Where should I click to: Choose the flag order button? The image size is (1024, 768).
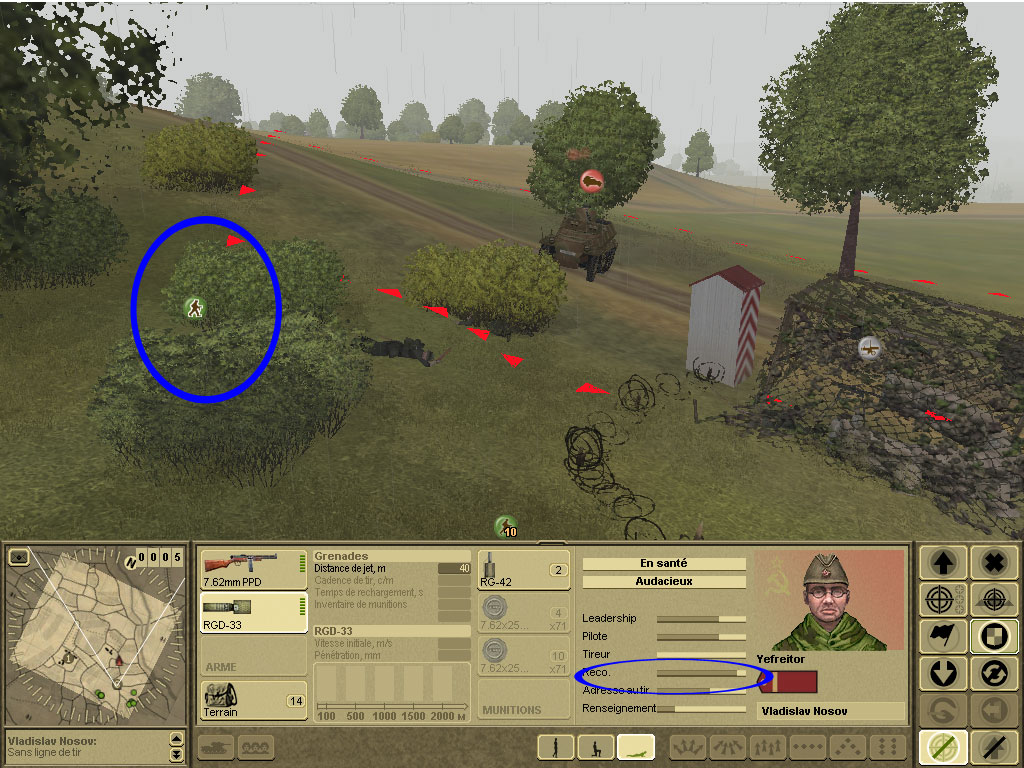click(x=941, y=636)
